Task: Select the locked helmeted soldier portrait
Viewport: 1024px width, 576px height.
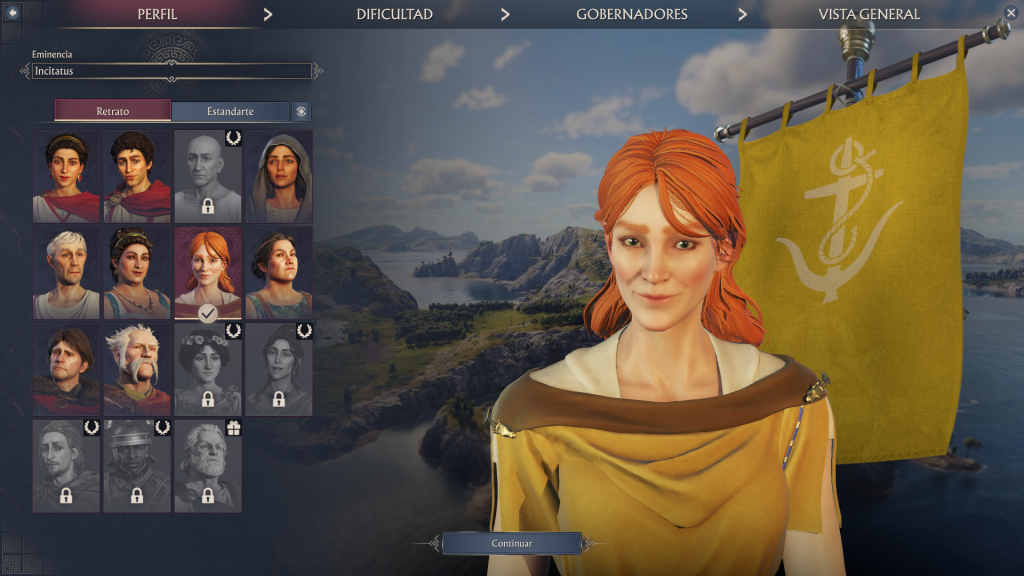Action: pyautogui.click(x=137, y=465)
